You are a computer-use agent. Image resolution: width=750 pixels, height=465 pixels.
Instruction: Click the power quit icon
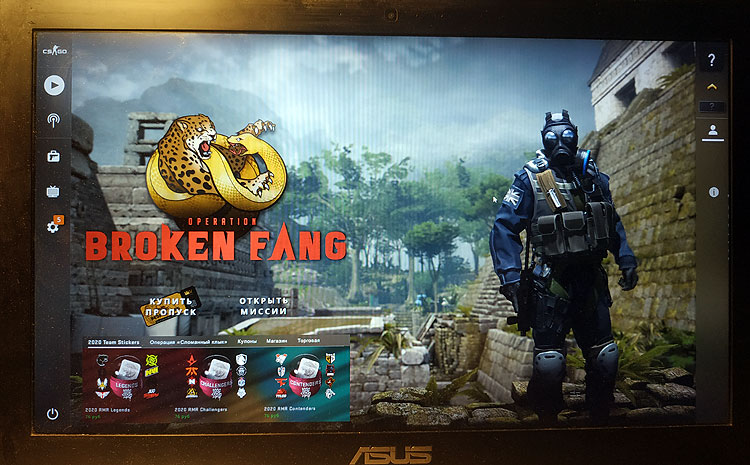52,413
